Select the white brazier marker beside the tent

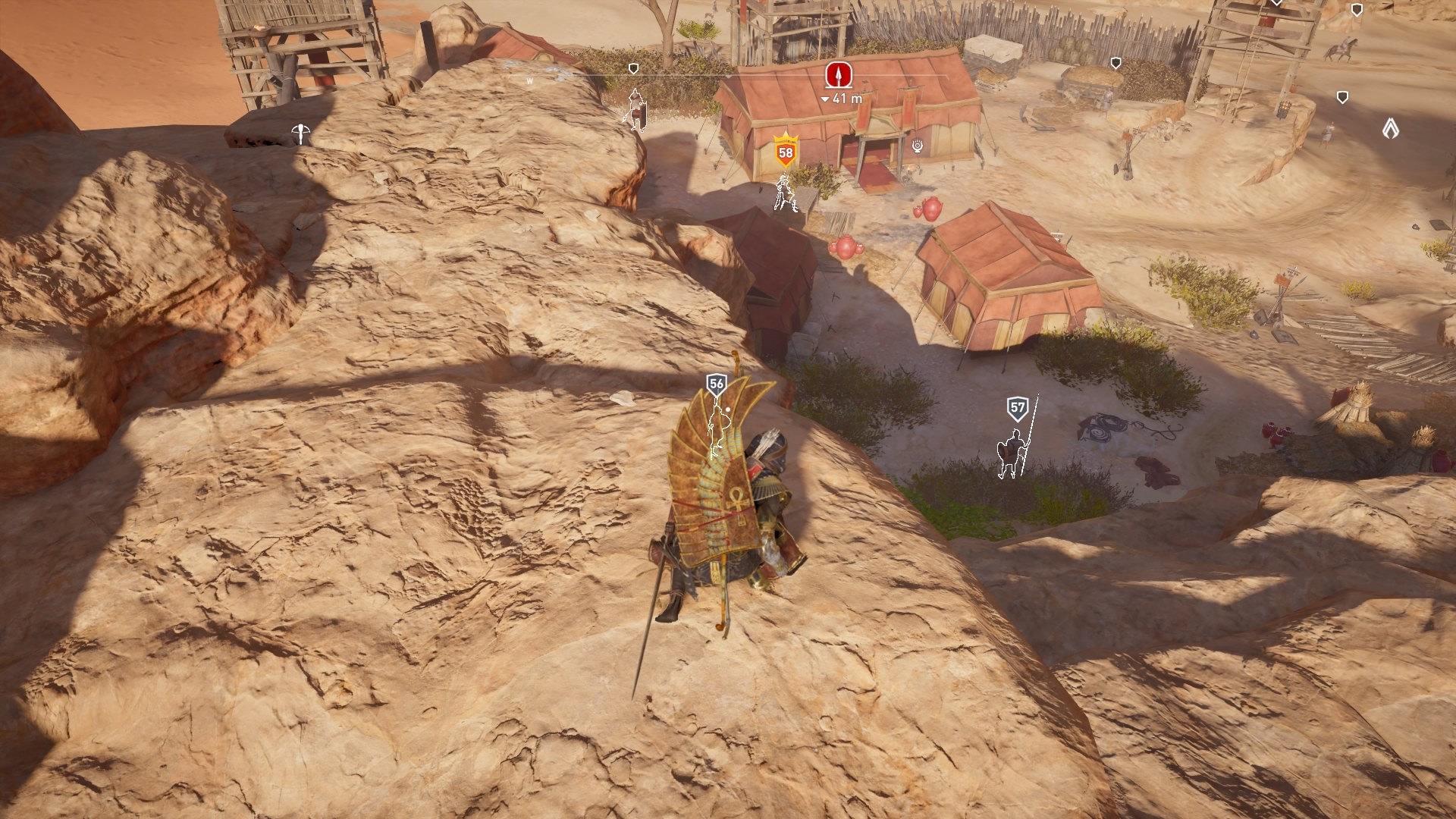coord(918,146)
